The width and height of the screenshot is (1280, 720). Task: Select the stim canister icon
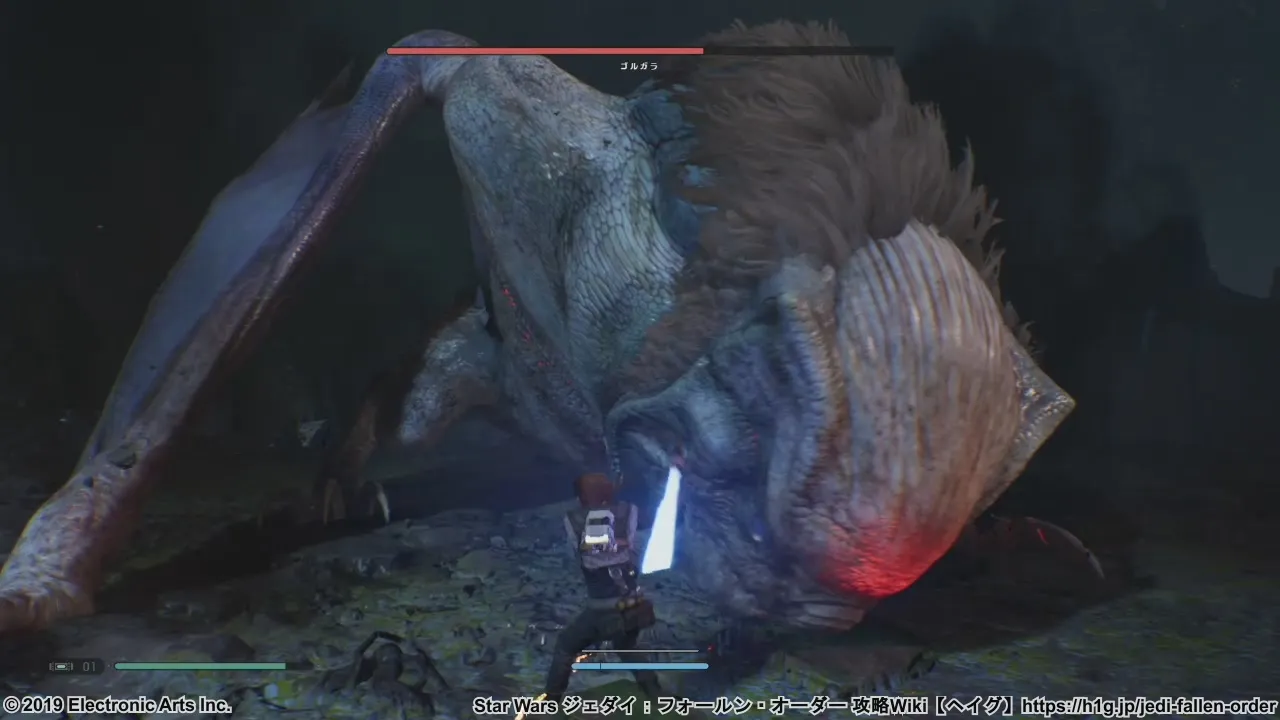pyautogui.click(x=61, y=666)
